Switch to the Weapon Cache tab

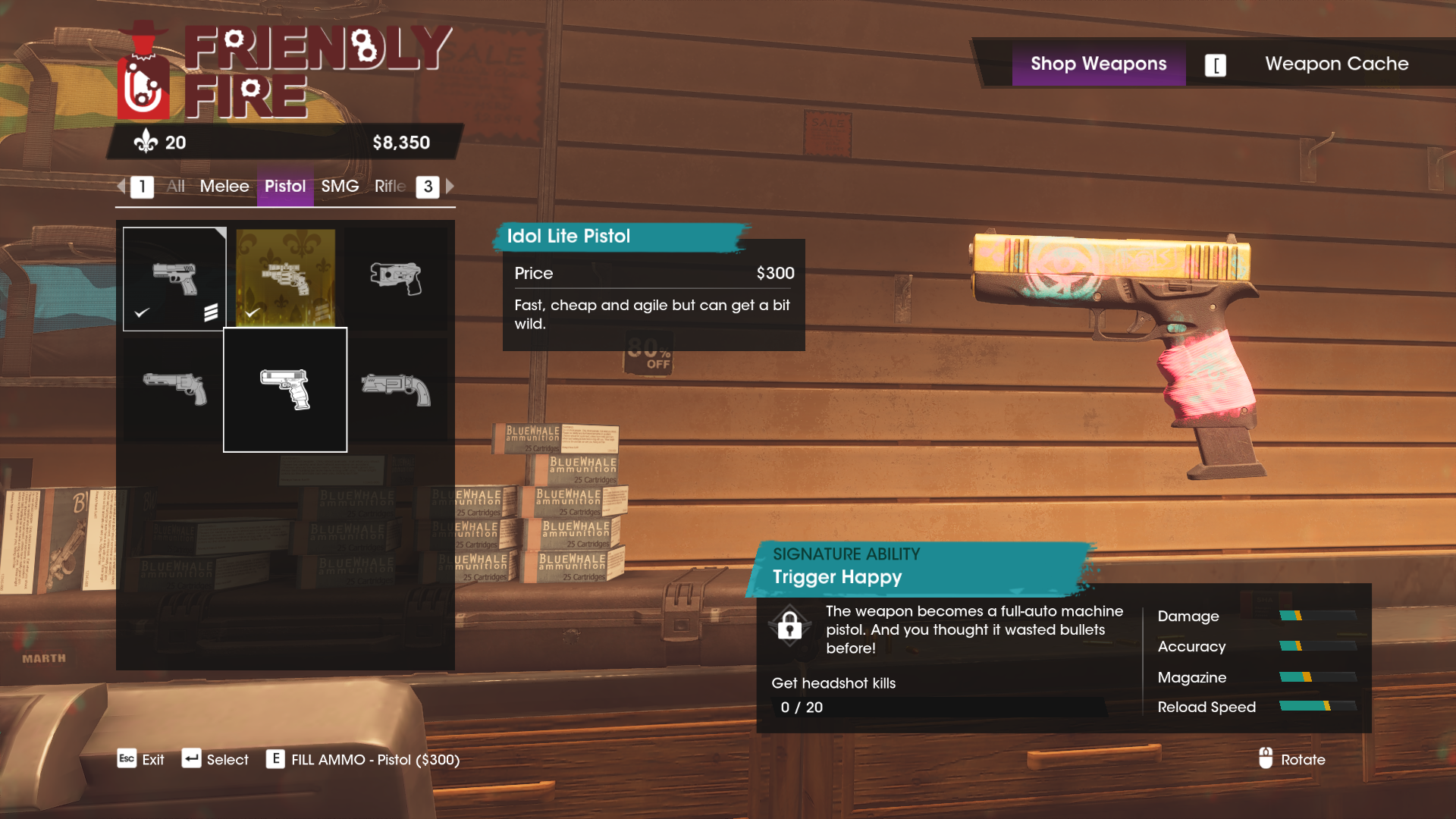(x=1336, y=64)
